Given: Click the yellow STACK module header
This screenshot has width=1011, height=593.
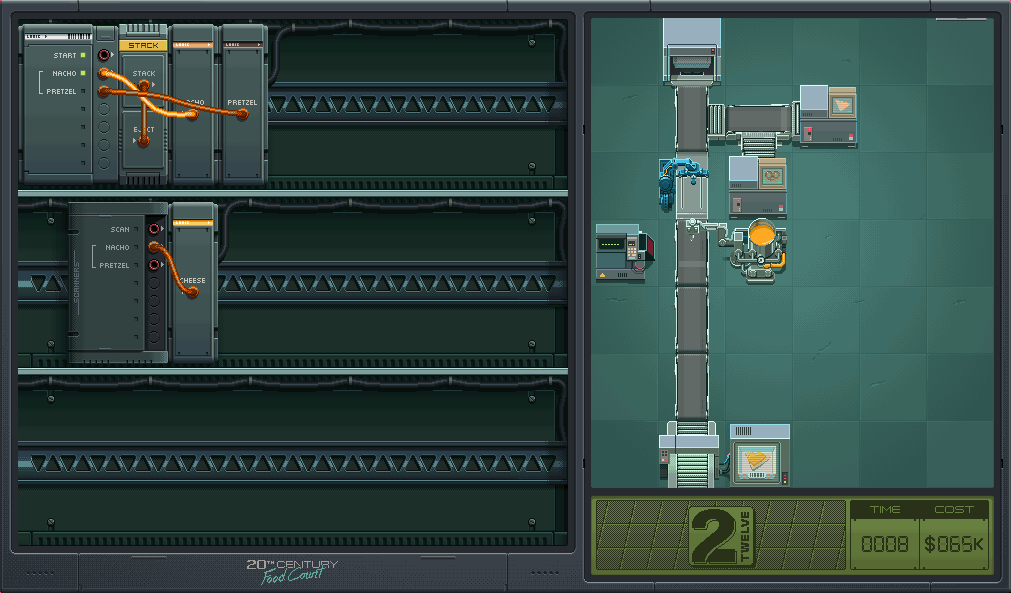Looking at the screenshot, I should 144,45.
